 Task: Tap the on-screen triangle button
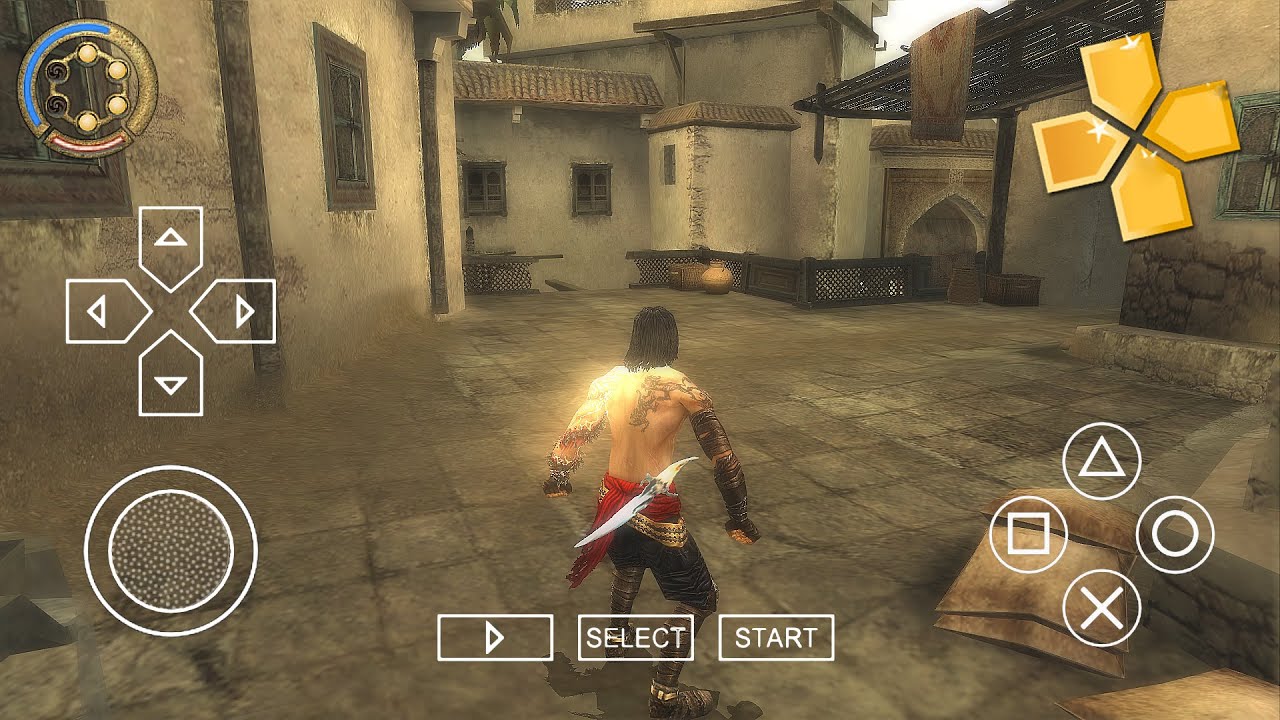(1101, 461)
